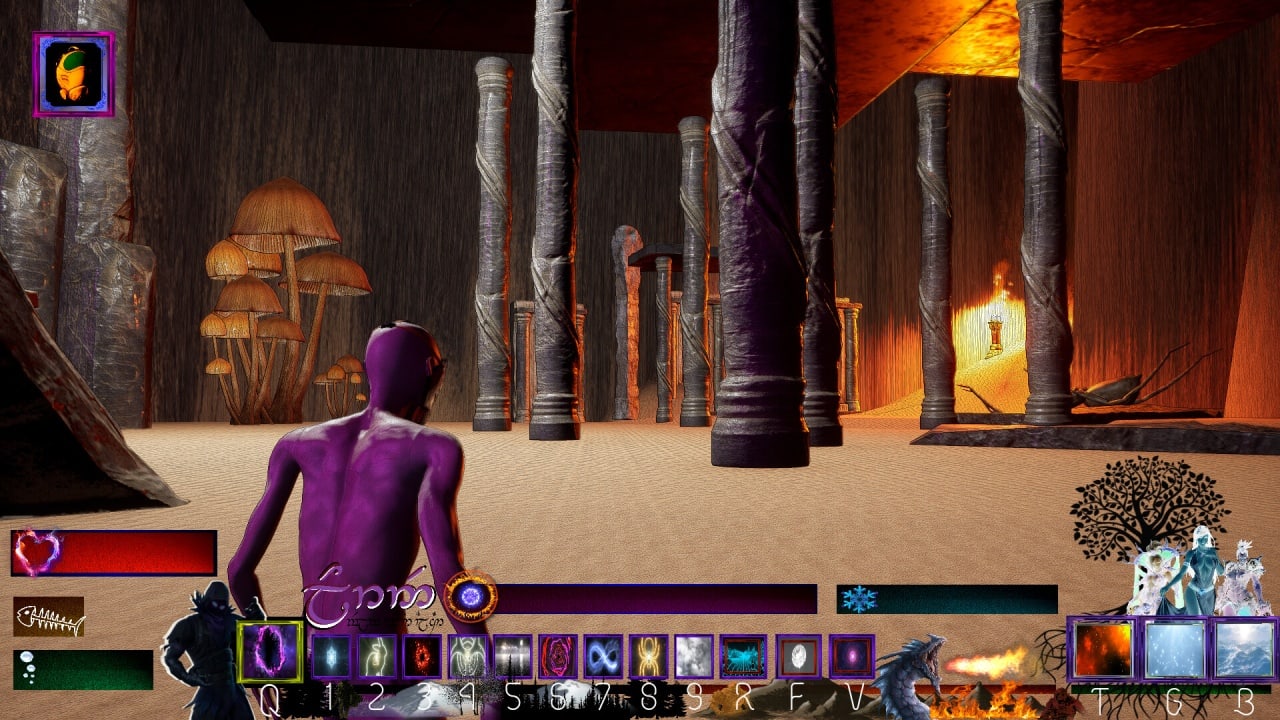Activate the light blue snowfall spell
This screenshot has width=1280, height=720.
tap(1174, 650)
